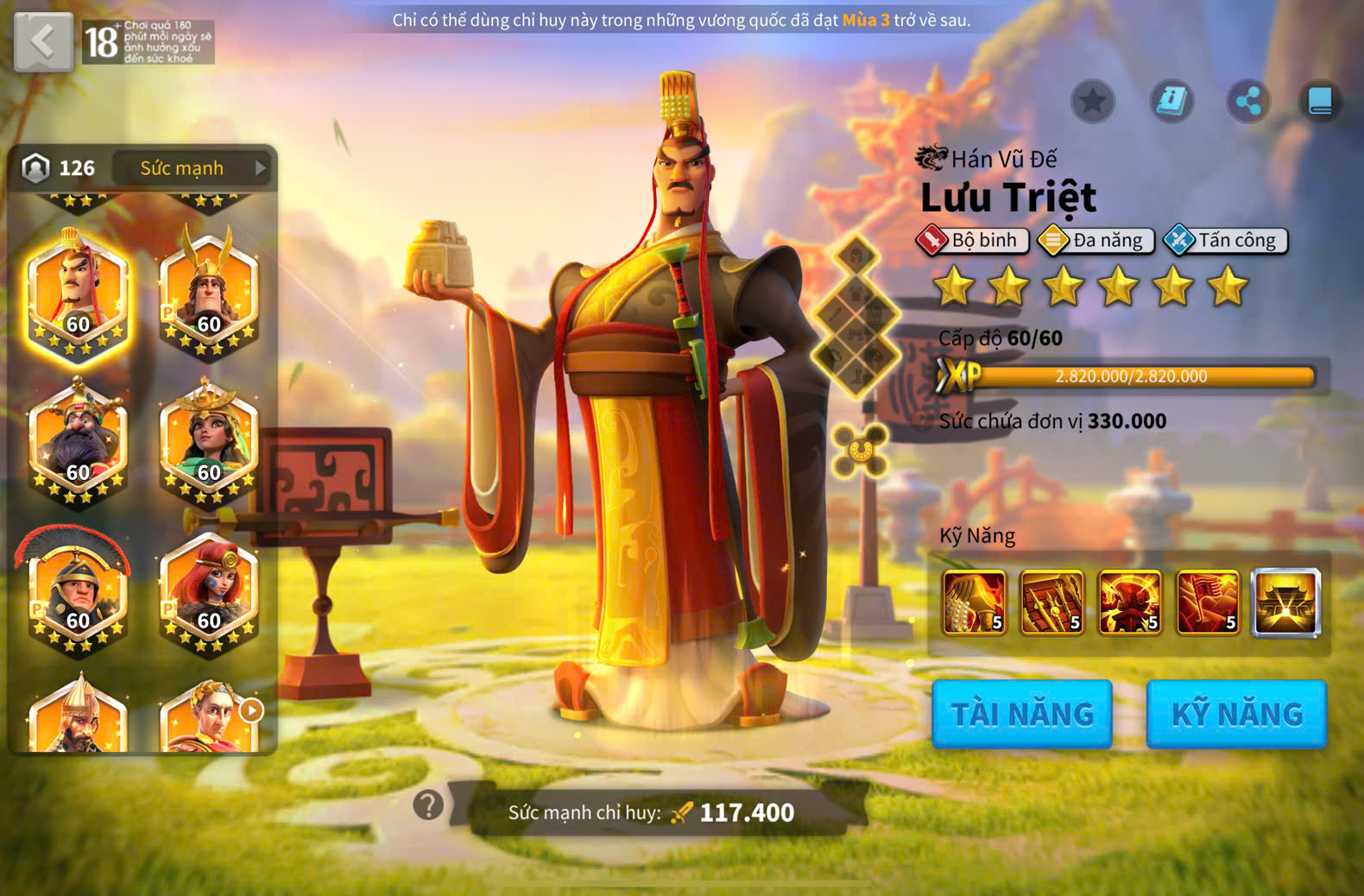Share this commander via share icon
This screenshot has height=896, width=1364.
tap(1248, 102)
